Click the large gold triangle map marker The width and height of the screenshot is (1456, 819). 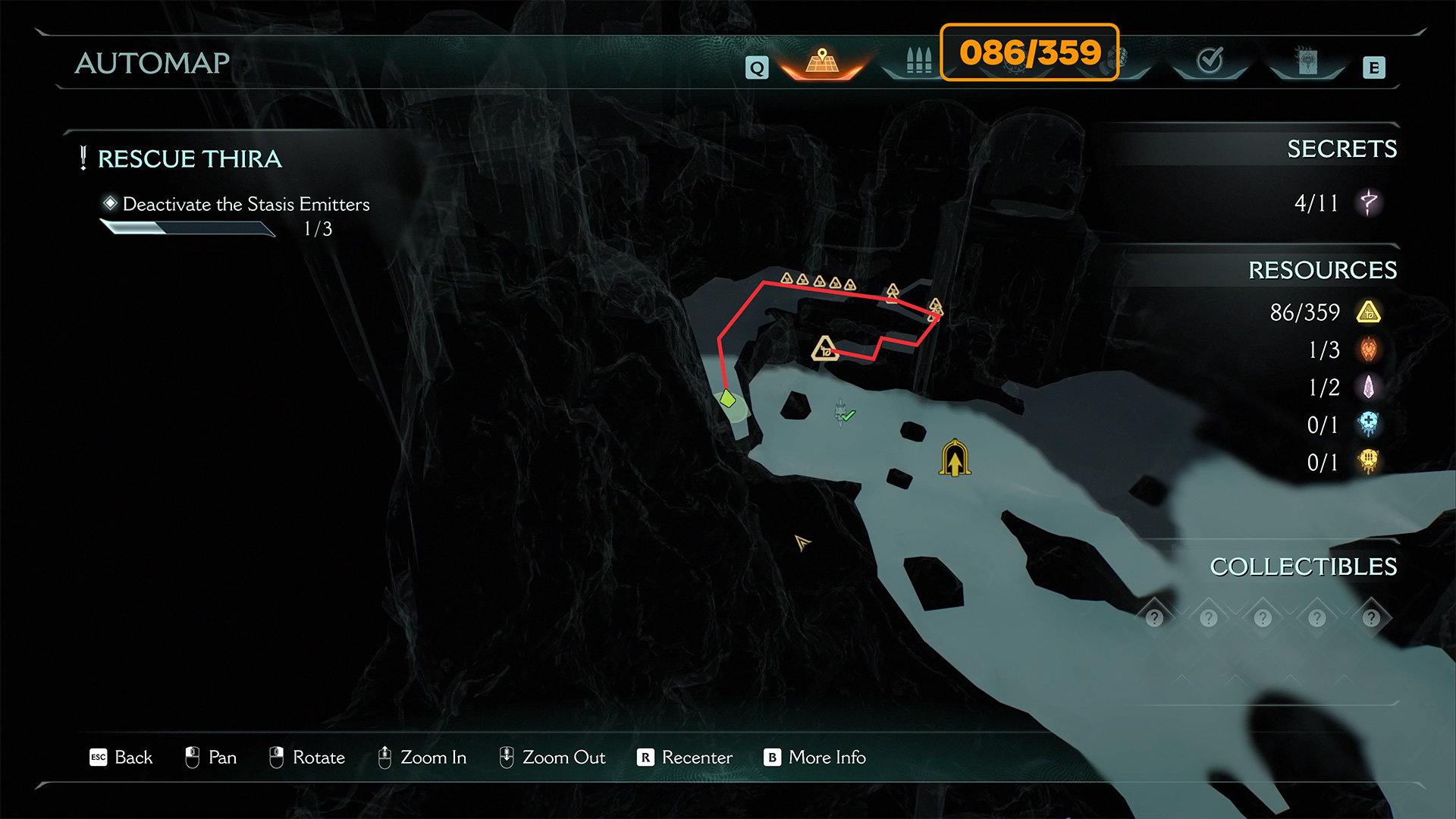click(824, 348)
